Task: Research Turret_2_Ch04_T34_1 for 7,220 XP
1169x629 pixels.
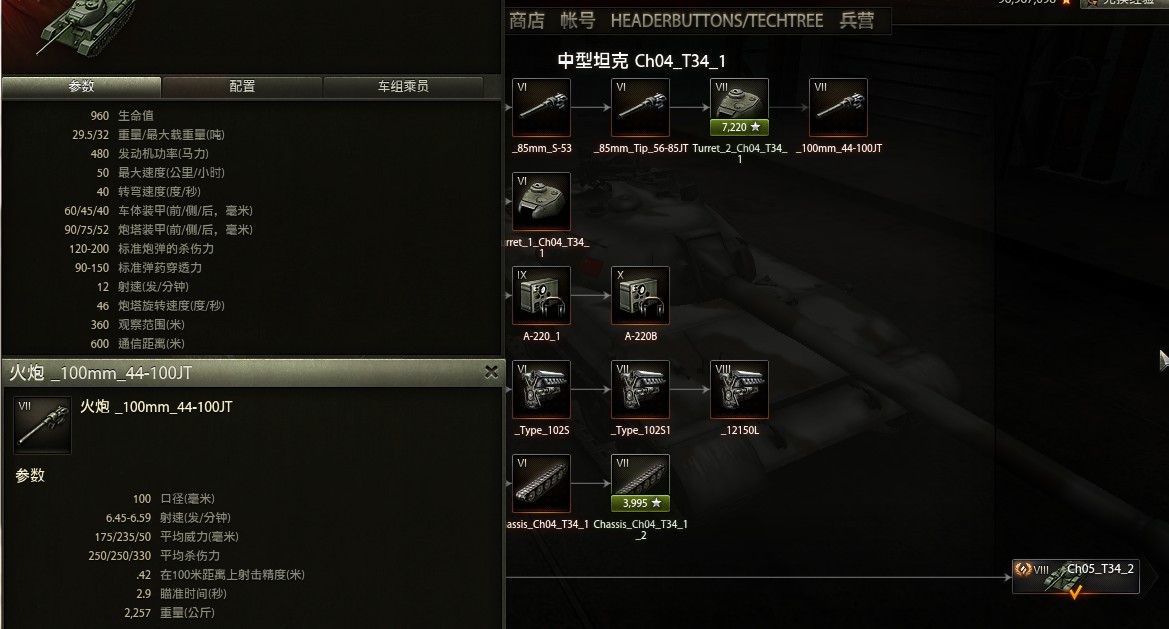Action: [x=739, y=127]
